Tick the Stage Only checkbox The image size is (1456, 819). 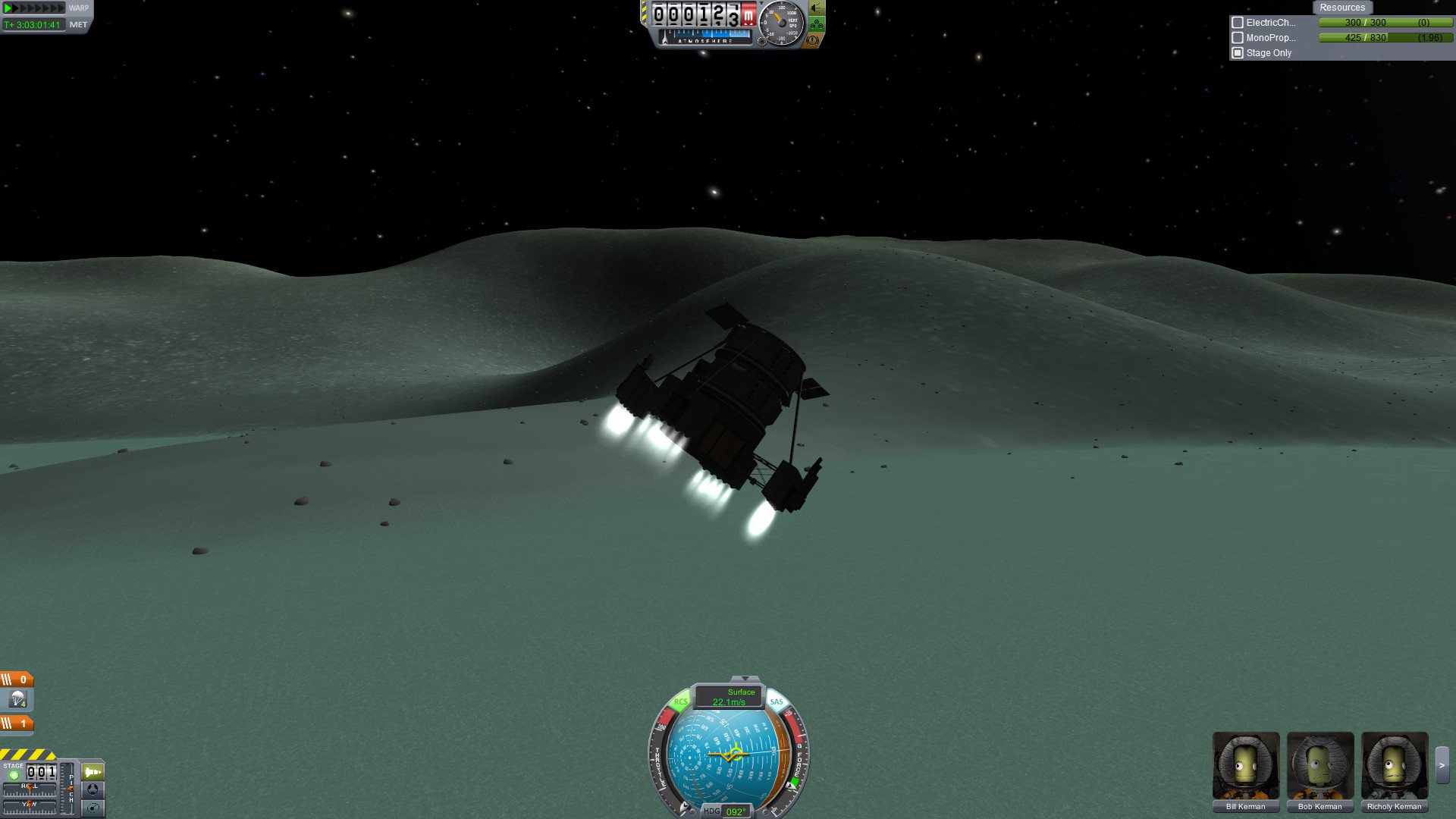click(x=1238, y=53)
